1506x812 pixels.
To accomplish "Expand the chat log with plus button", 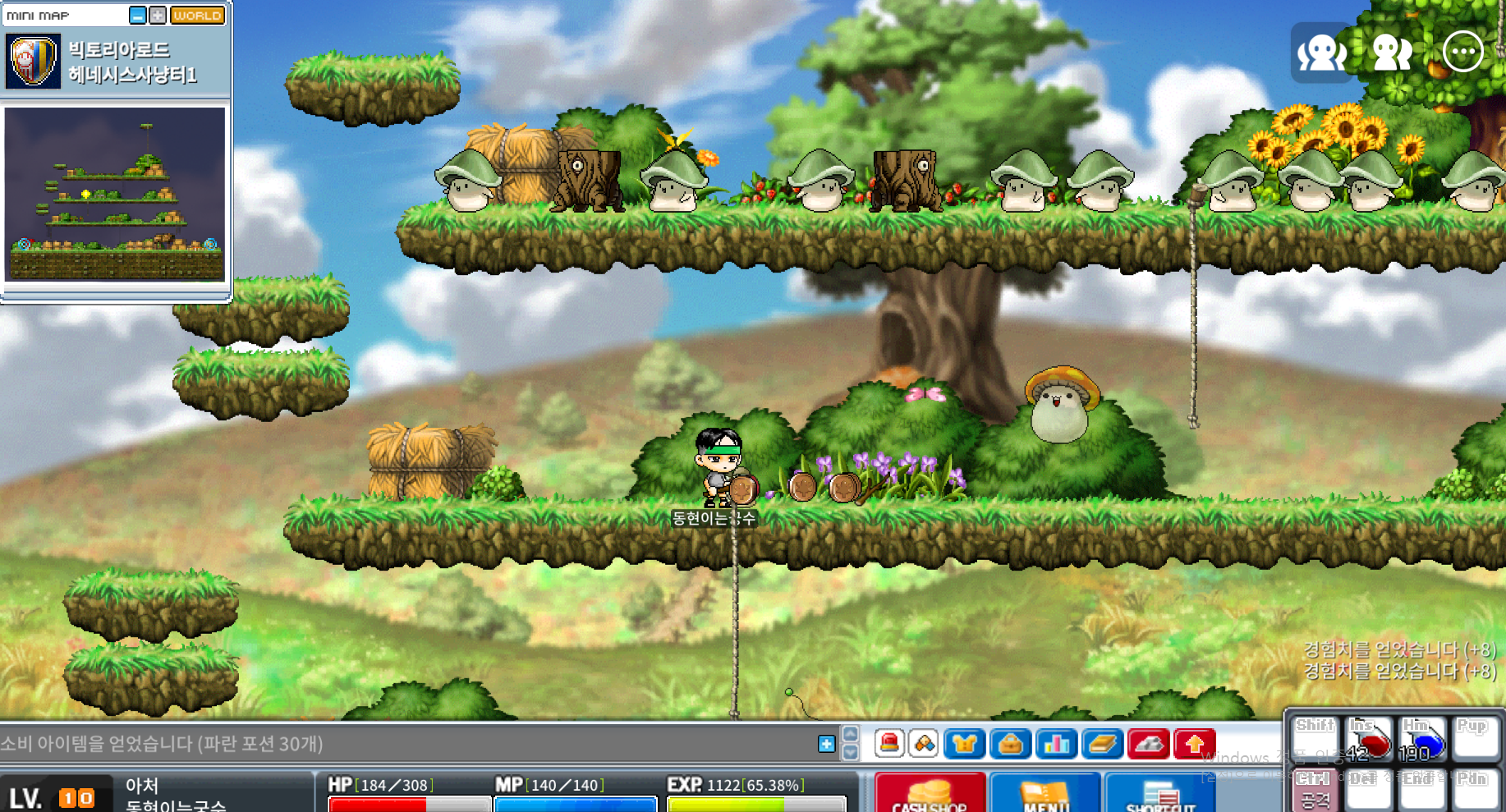I will pyautogui.click(x=827, y=744).
